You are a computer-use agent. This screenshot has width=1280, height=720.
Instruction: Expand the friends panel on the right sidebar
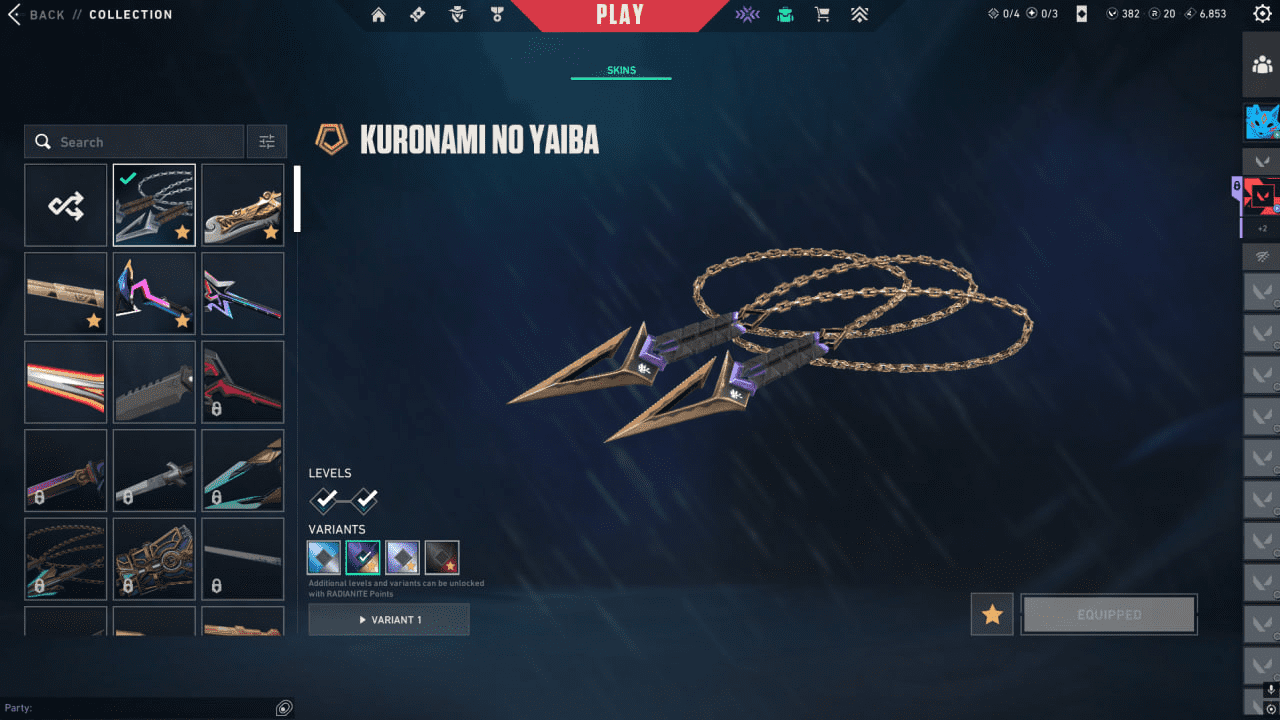coord(1261,64)
